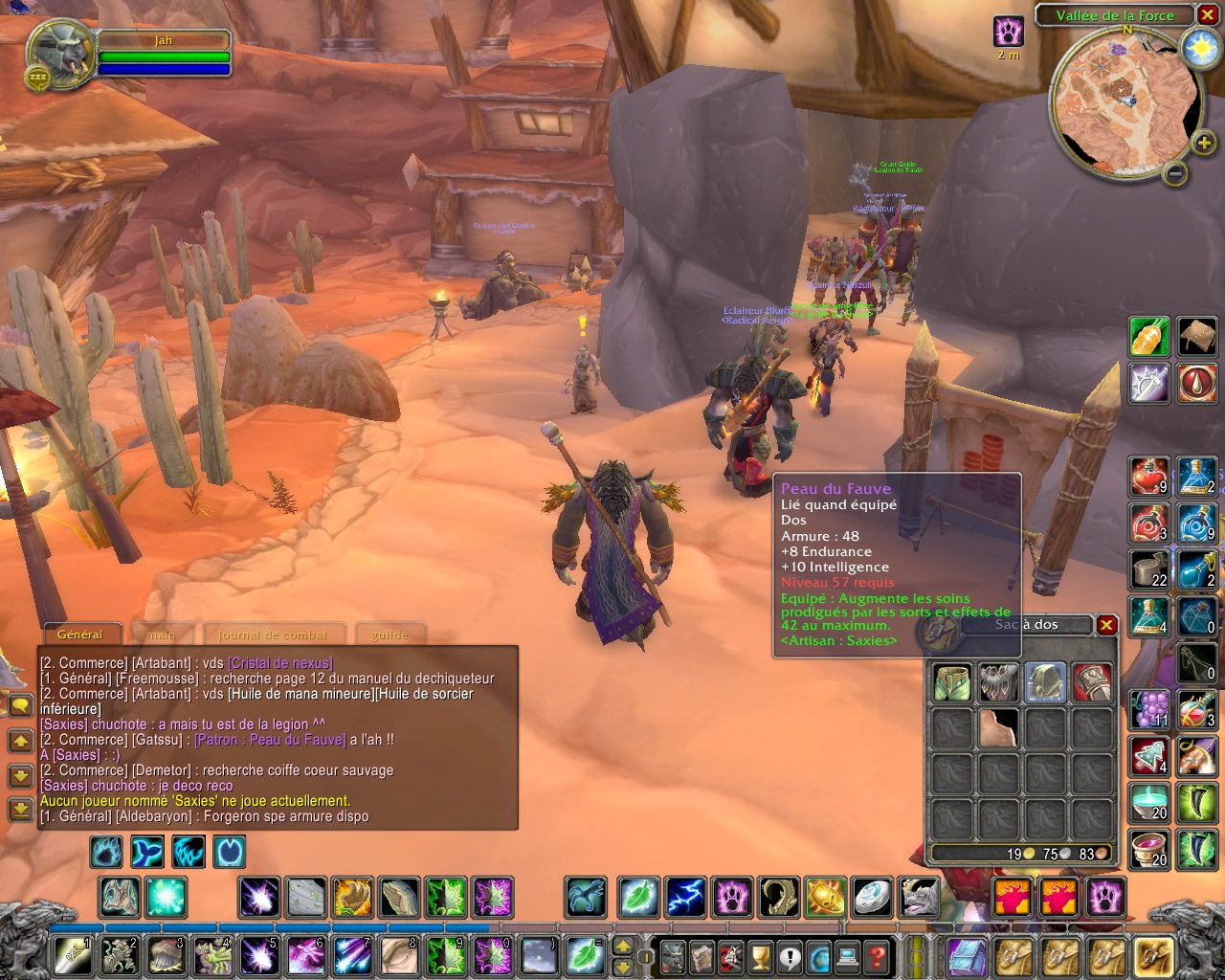The height and width of the screenshot is (980, 1225).
Task: Use the purple grapes food item
Action: (1149, 710)
